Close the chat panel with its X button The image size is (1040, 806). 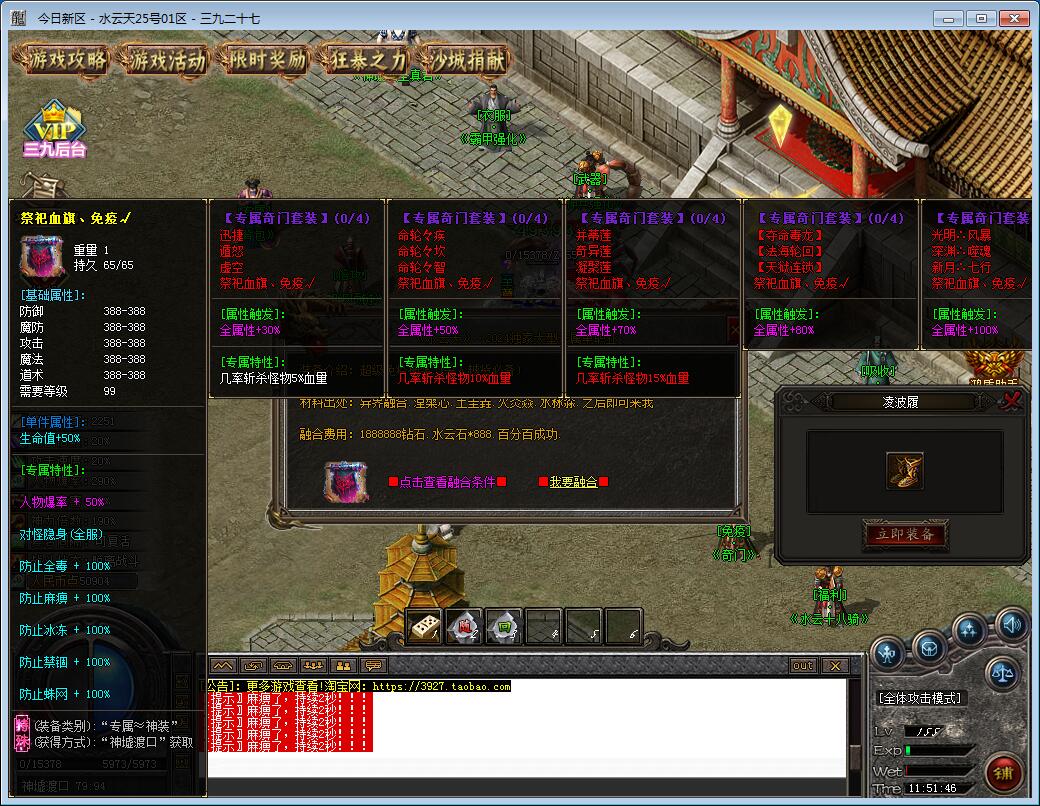[x=834, y=665]
